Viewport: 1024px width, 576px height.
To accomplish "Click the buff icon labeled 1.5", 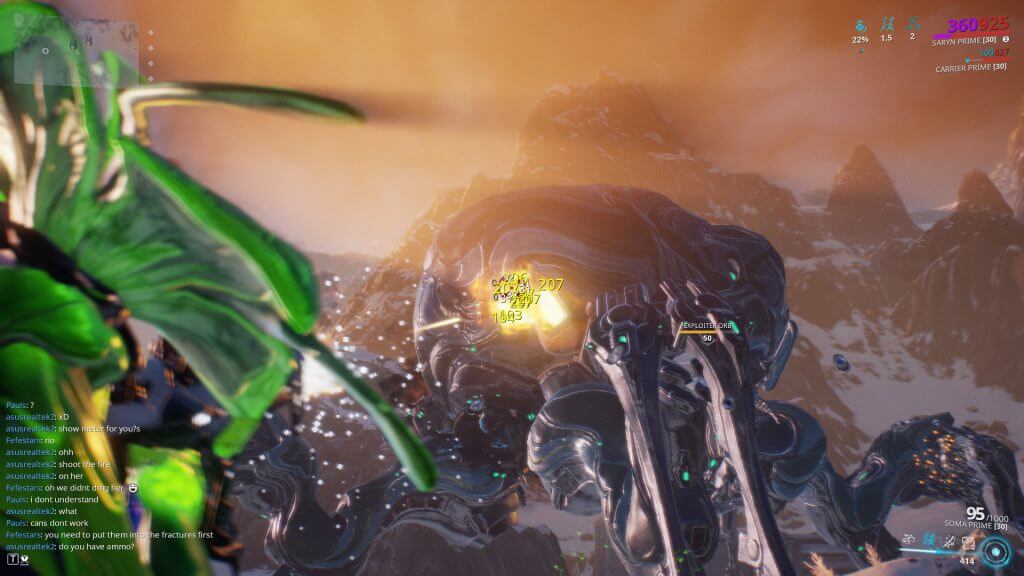I will (886, 24).
